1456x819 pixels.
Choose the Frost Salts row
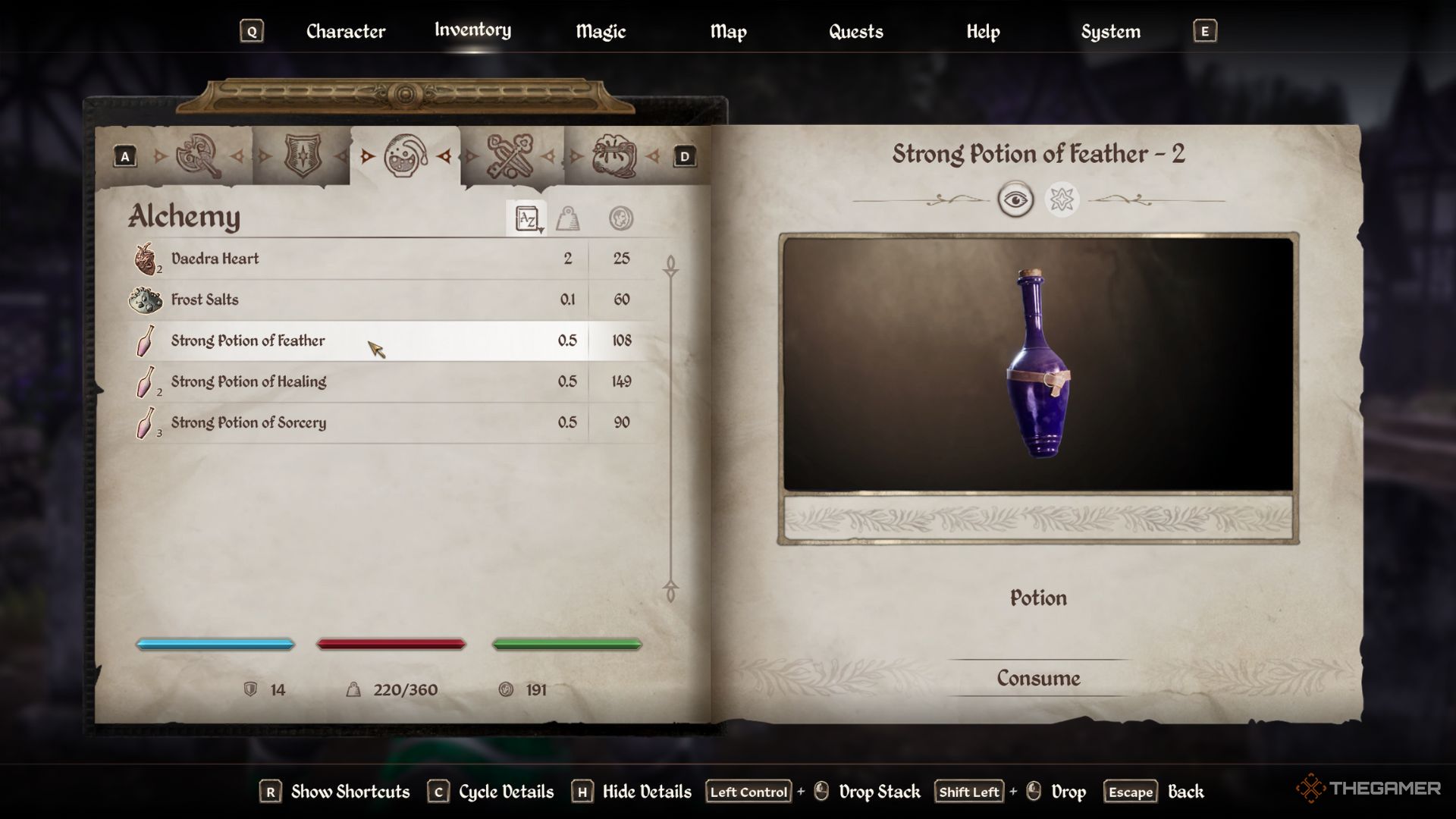tap(205, 300)
